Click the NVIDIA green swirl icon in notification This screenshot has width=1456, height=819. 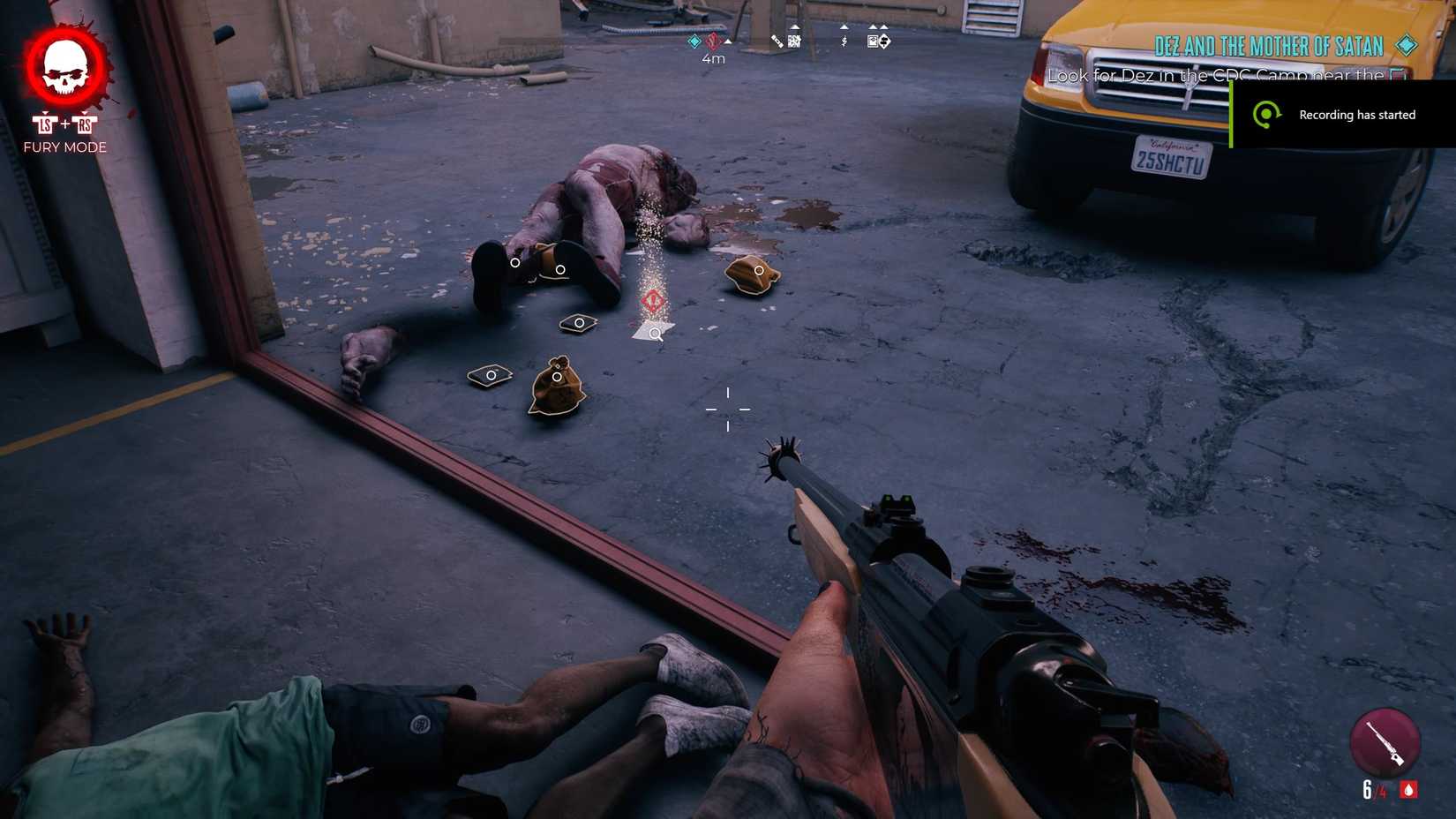[1269, 115]
